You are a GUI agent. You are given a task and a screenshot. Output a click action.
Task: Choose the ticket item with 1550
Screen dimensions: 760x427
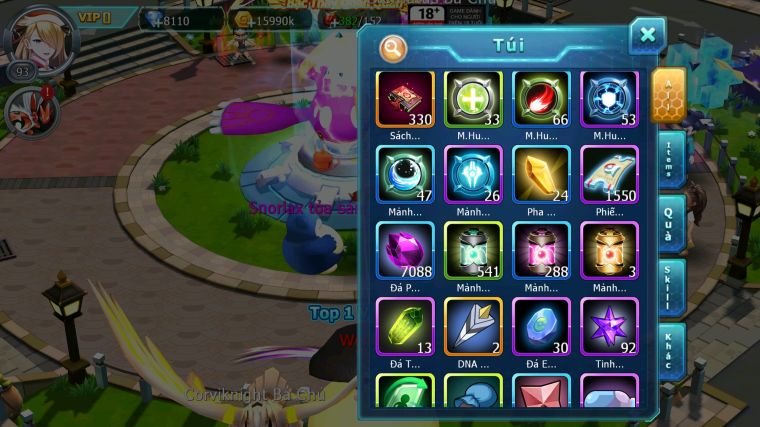[x=609, y=174]
